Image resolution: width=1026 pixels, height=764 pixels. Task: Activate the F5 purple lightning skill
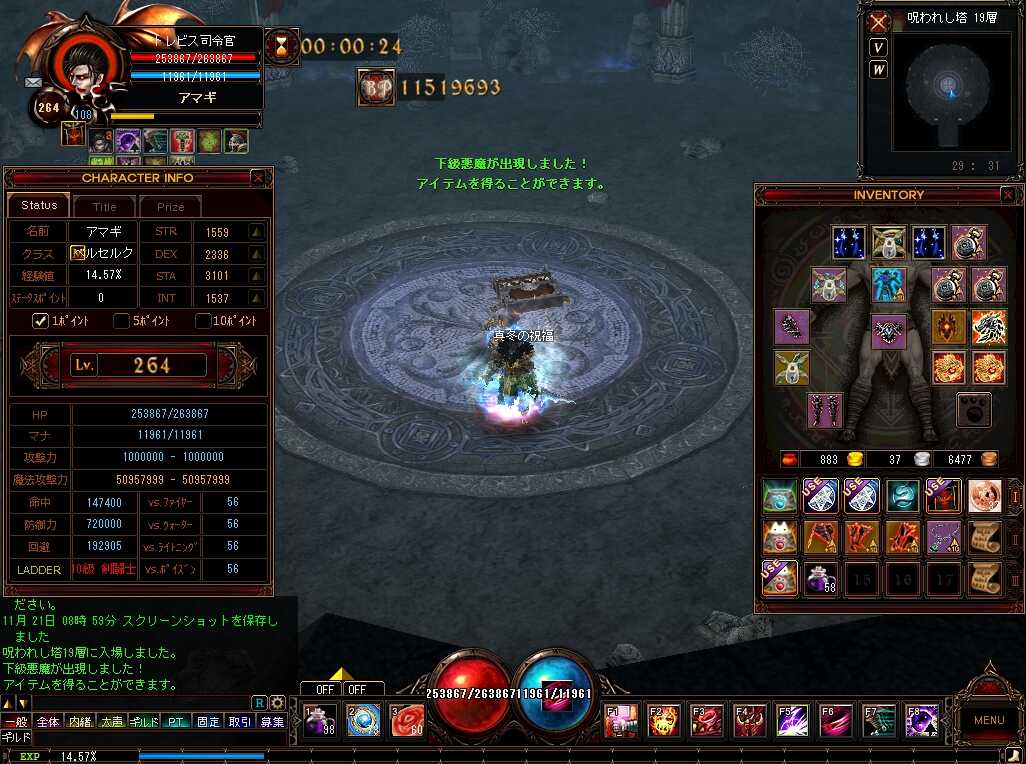[792, 720]
